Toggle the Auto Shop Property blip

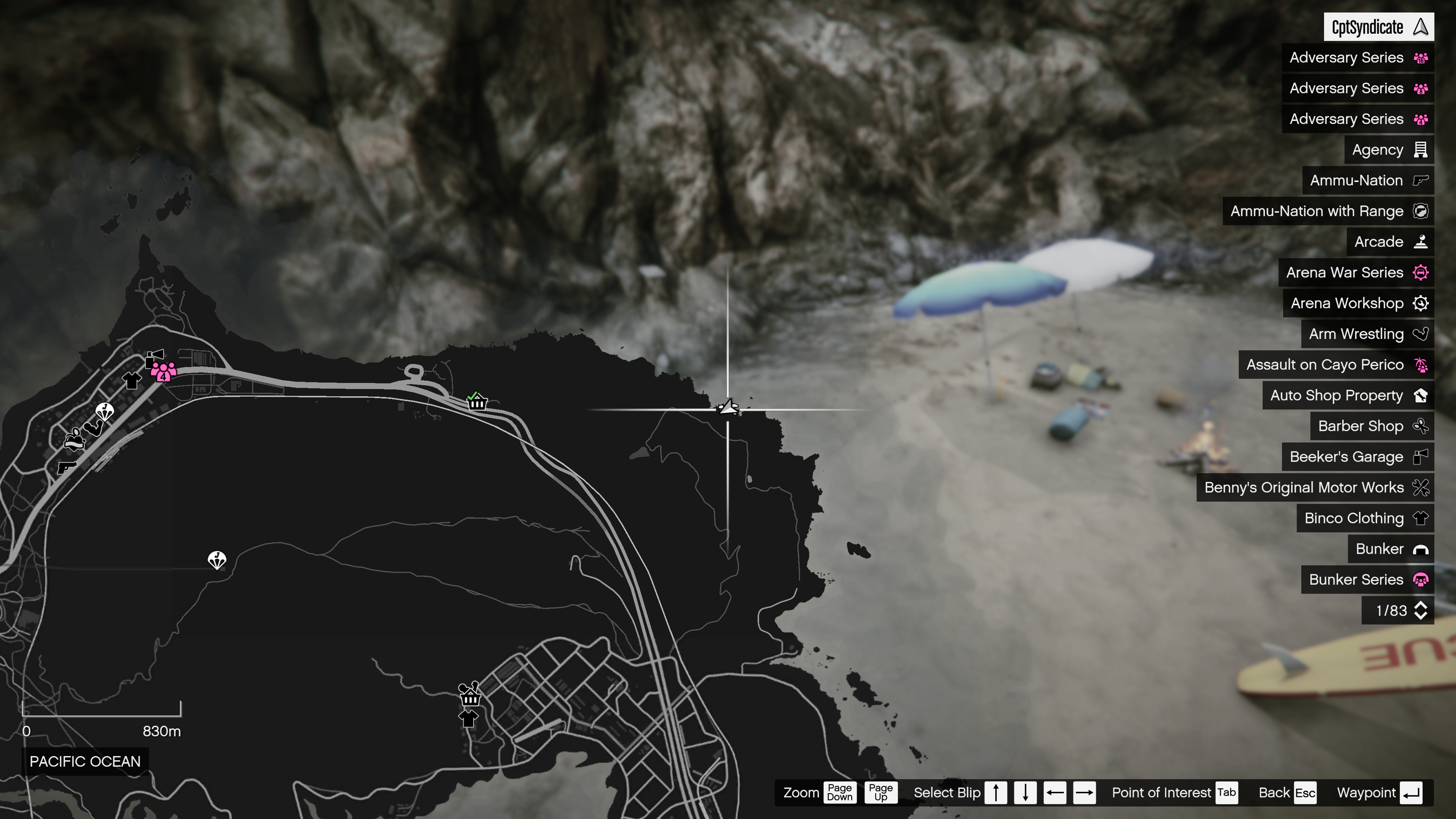1421,395
